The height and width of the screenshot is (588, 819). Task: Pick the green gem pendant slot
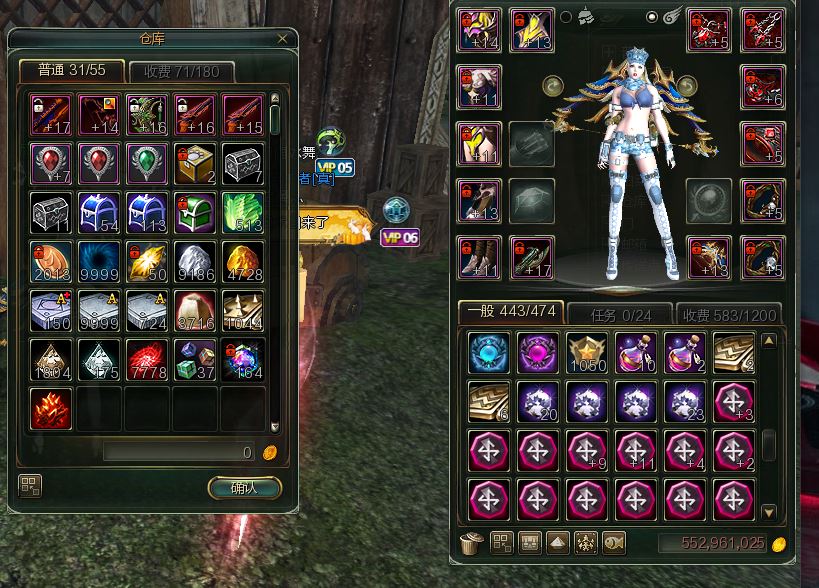pos(146,163)
